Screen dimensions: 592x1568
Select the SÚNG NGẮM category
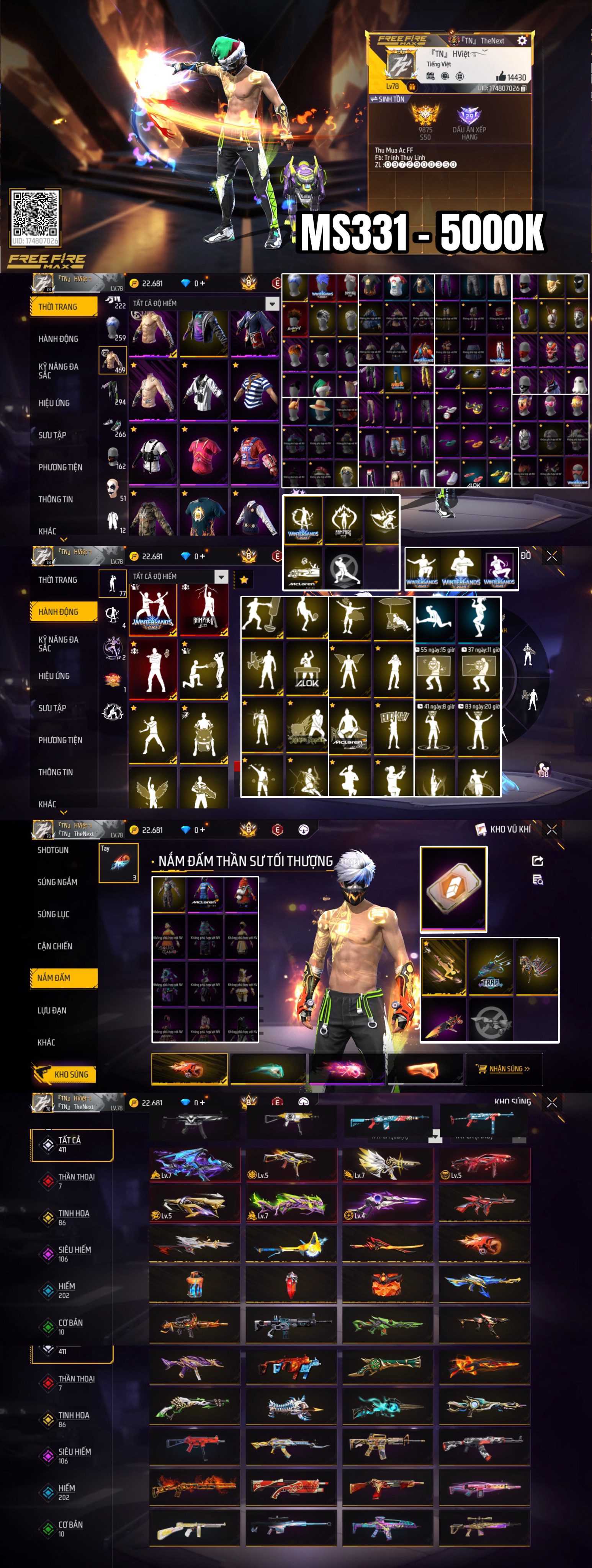pyautogui.click(x=57, y=881)
